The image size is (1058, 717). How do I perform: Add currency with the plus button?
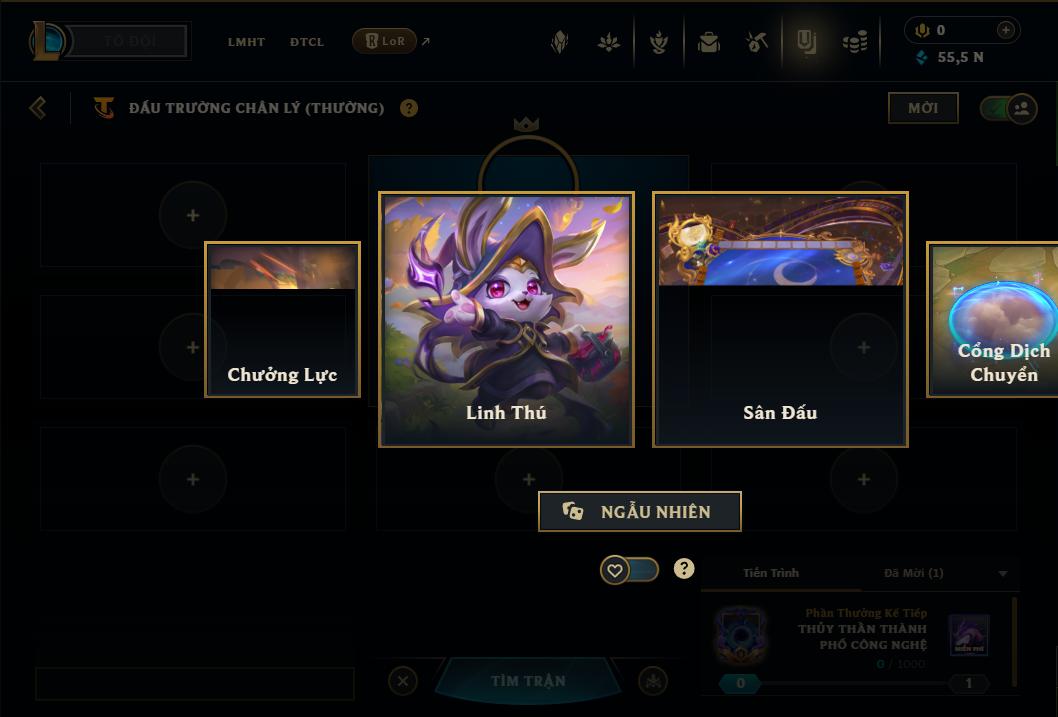click(x=1006, y=30)
